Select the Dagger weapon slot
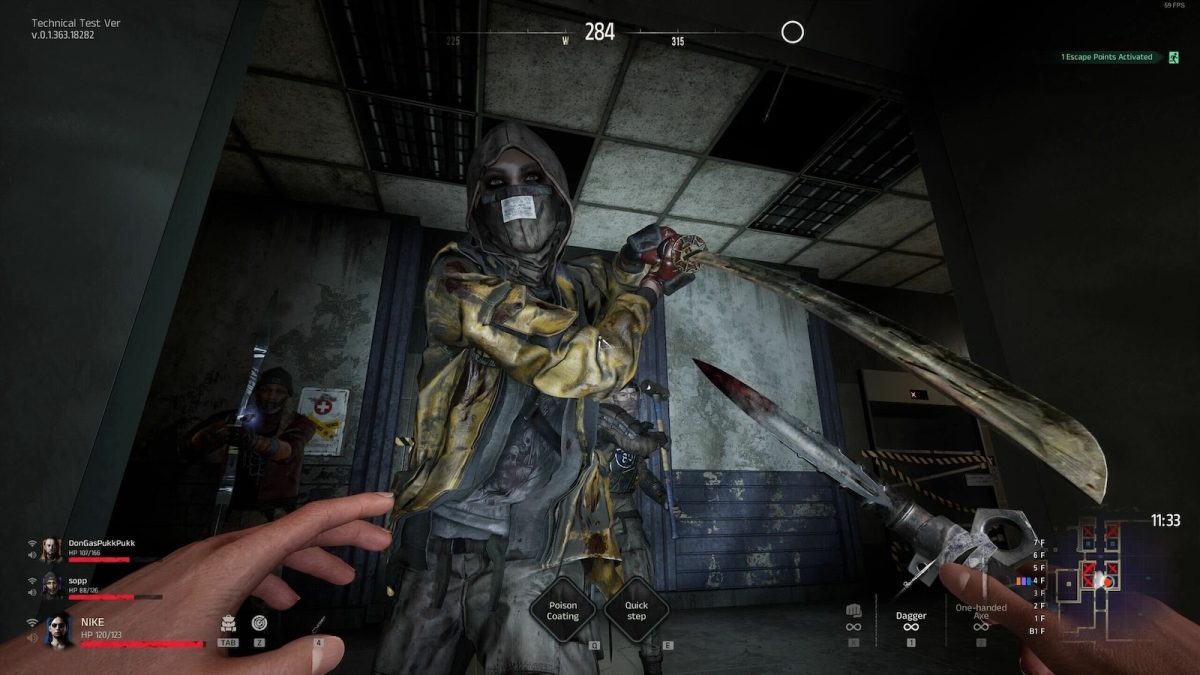 point(911,622)
